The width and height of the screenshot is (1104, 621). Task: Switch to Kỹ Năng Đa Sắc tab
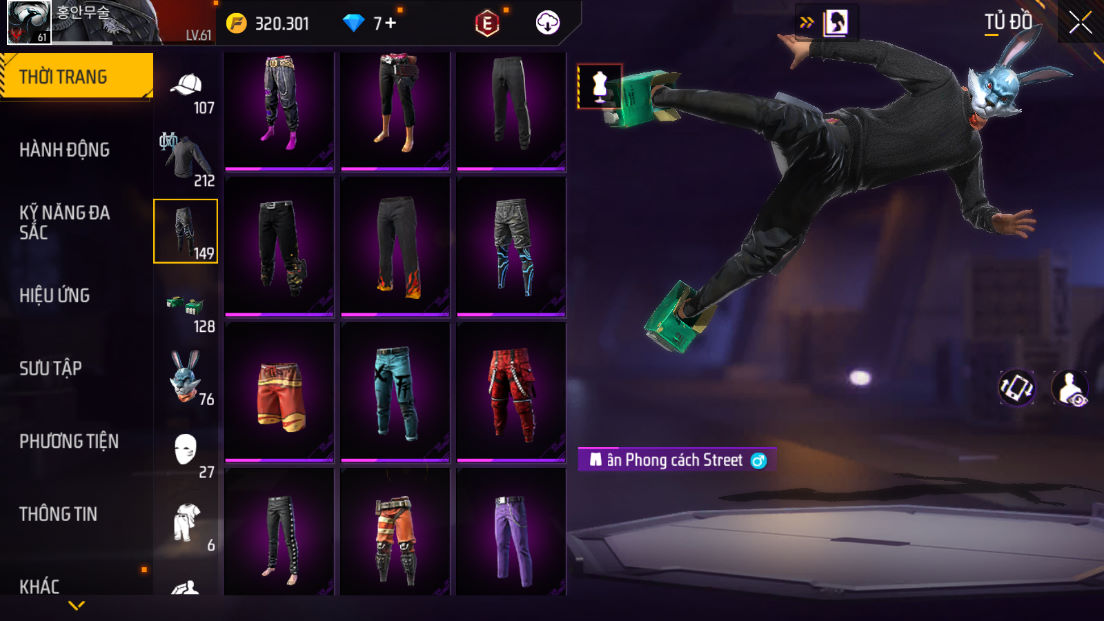coord(65,222)
